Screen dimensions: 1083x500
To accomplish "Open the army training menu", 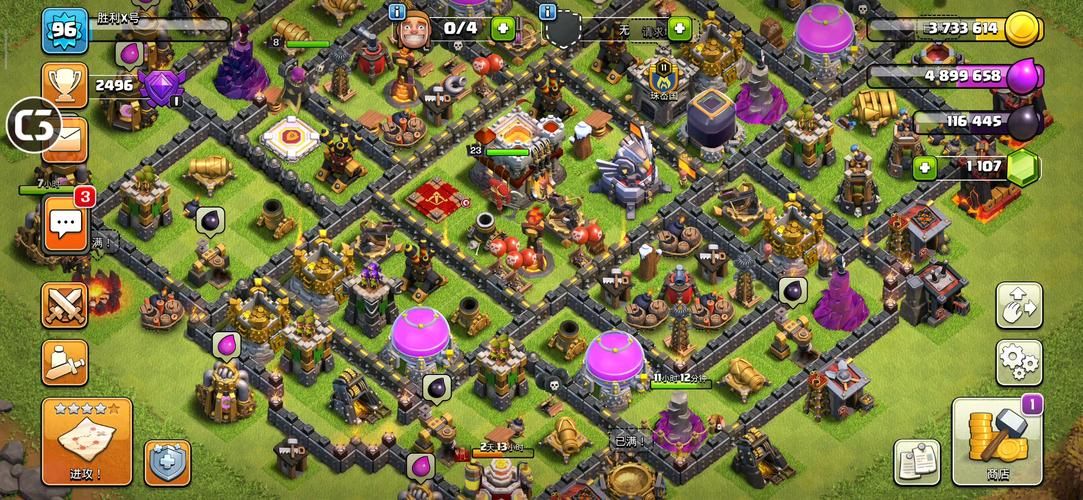I will [65, 362].
